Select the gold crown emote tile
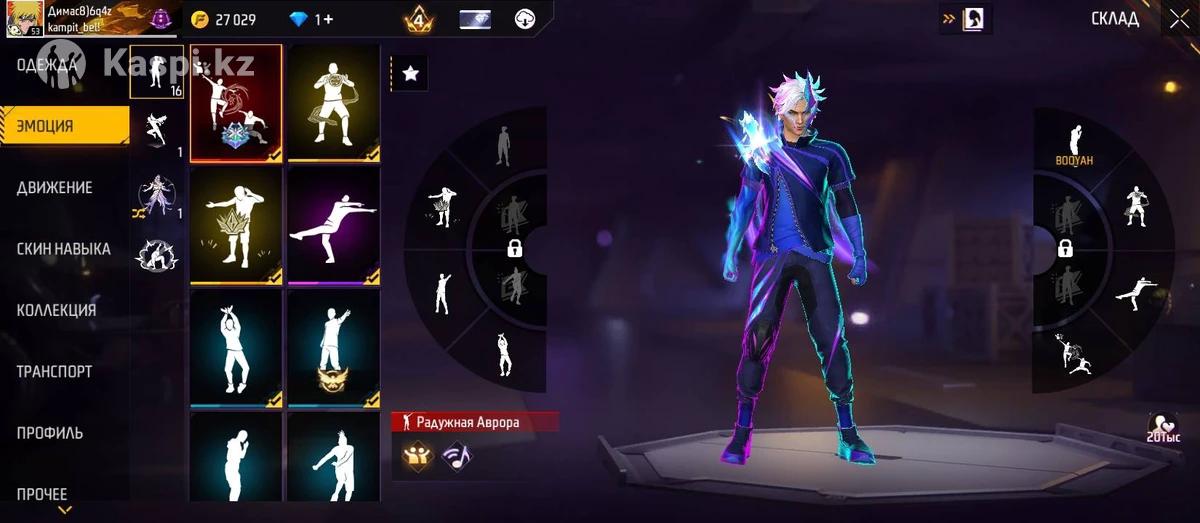This screenshot has height=523, width=1200. [x=236, y=226]
